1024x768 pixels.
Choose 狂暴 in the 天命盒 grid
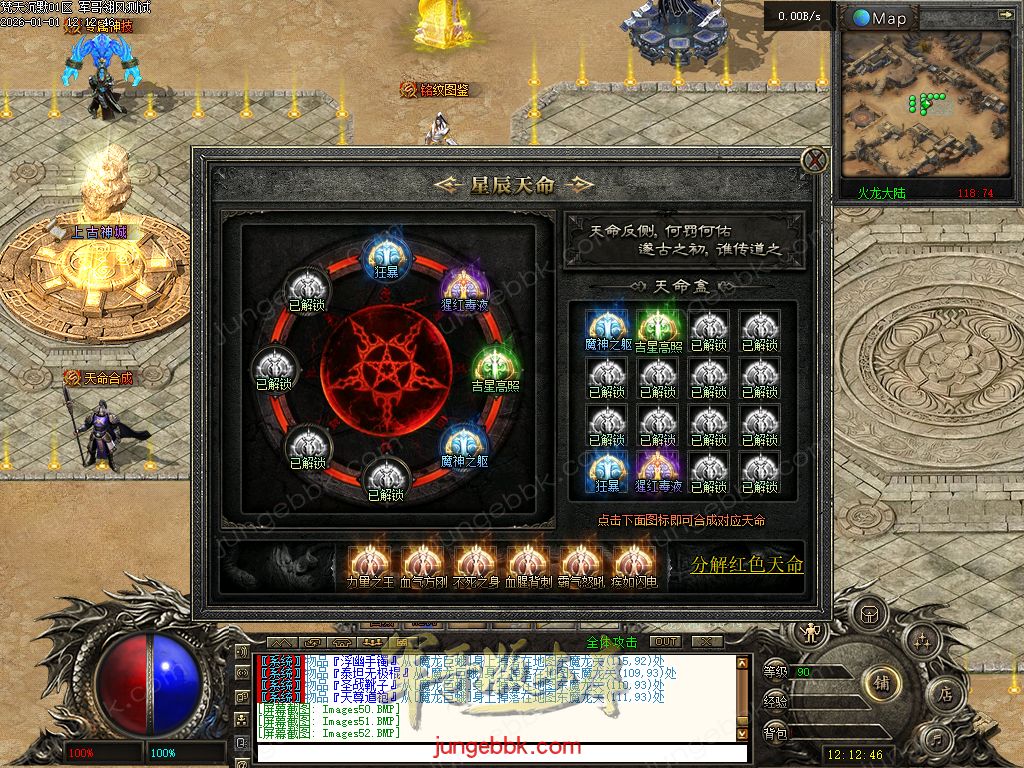[607, 470]
